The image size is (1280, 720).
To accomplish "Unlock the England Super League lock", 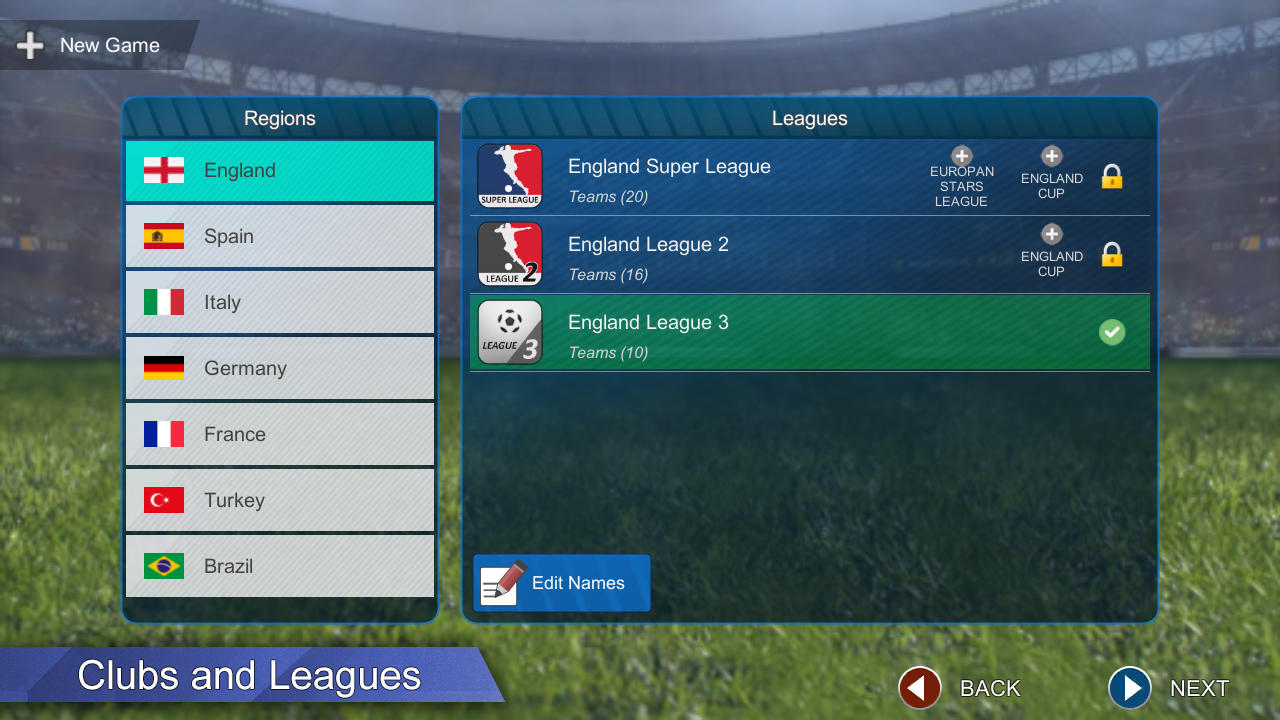I will (x=1112, y=176).
